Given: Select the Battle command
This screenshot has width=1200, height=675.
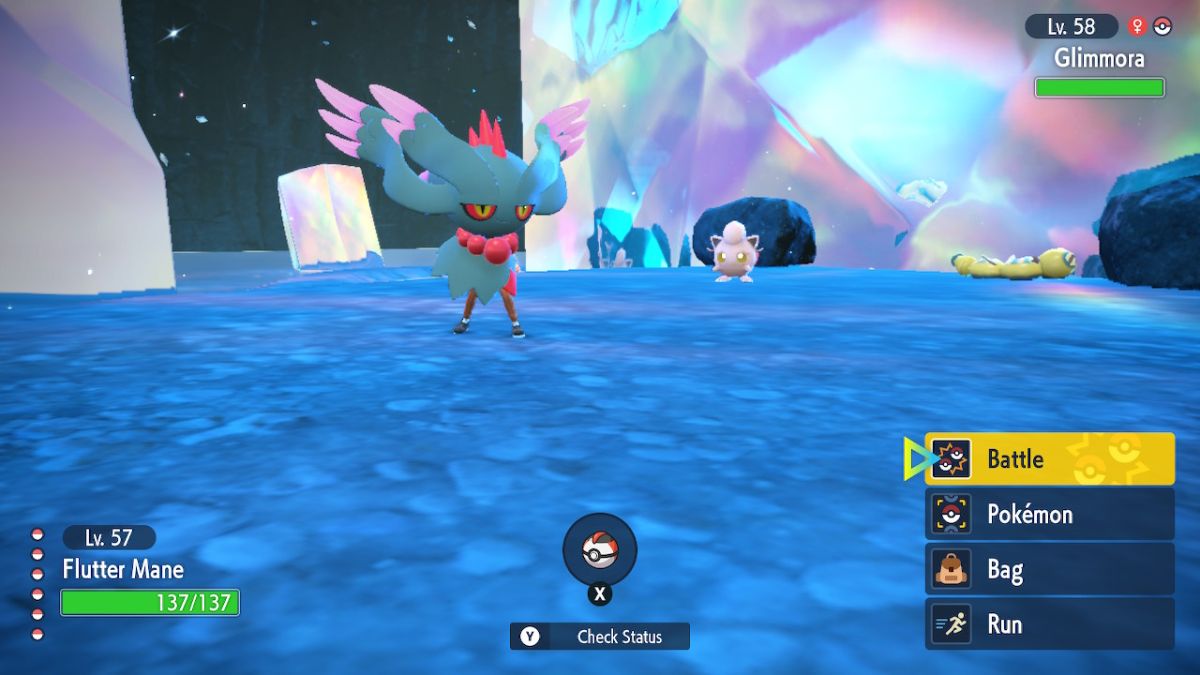Looking at the screenshot, I should (x=1048, y=459).
